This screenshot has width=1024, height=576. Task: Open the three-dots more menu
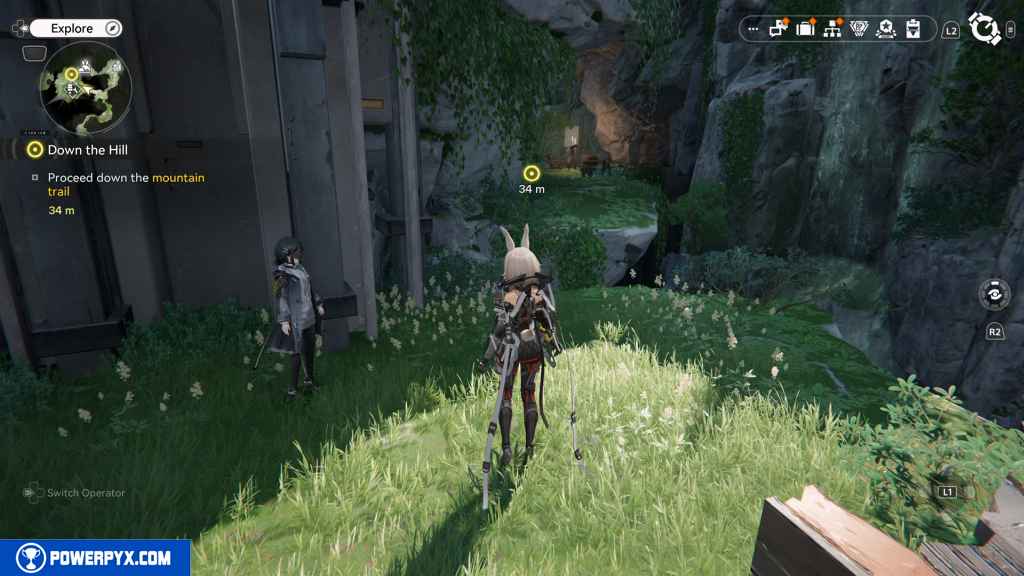pos(754,29)
